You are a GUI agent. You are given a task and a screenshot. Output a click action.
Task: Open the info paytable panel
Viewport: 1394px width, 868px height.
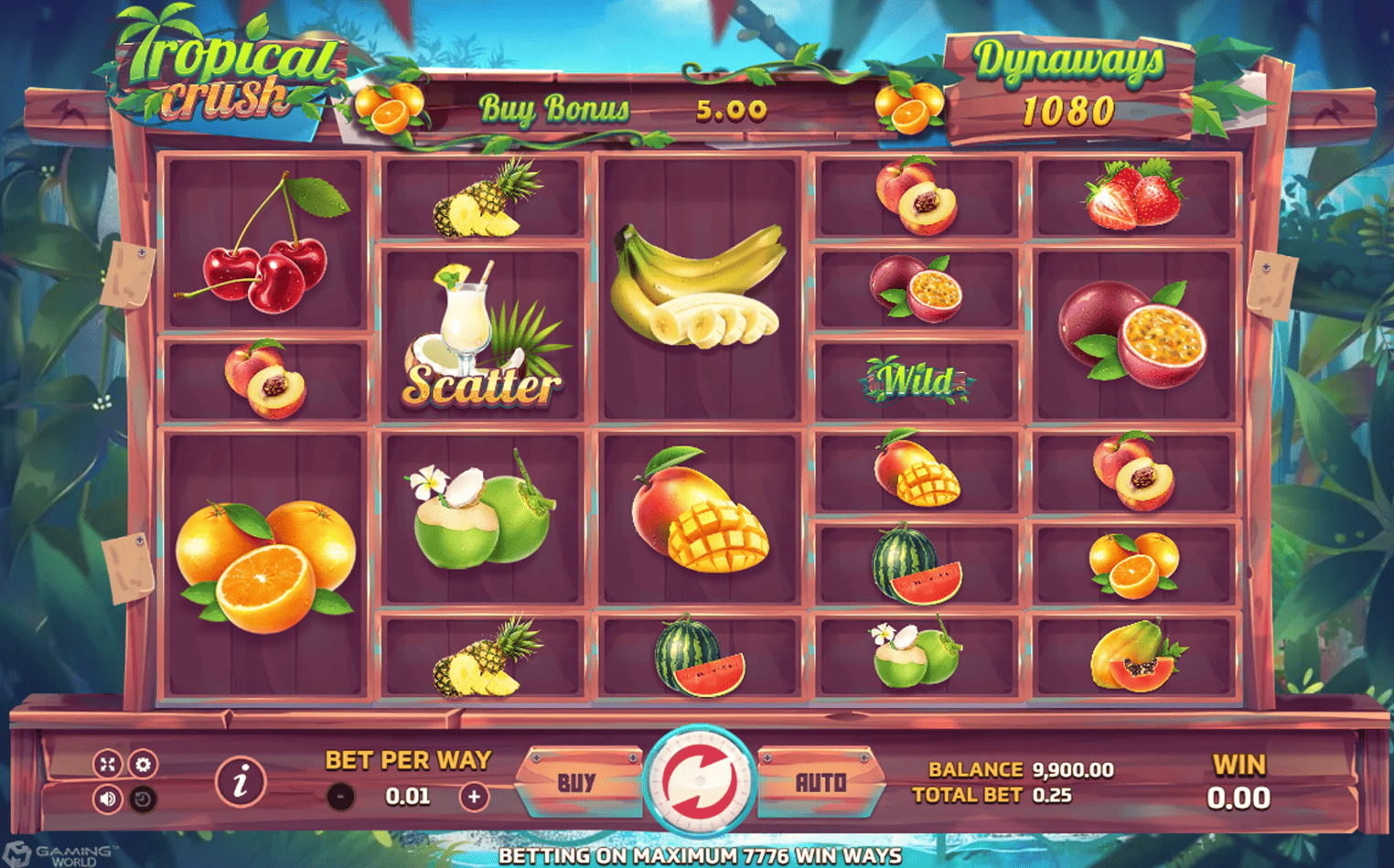(x=241, y=782)
